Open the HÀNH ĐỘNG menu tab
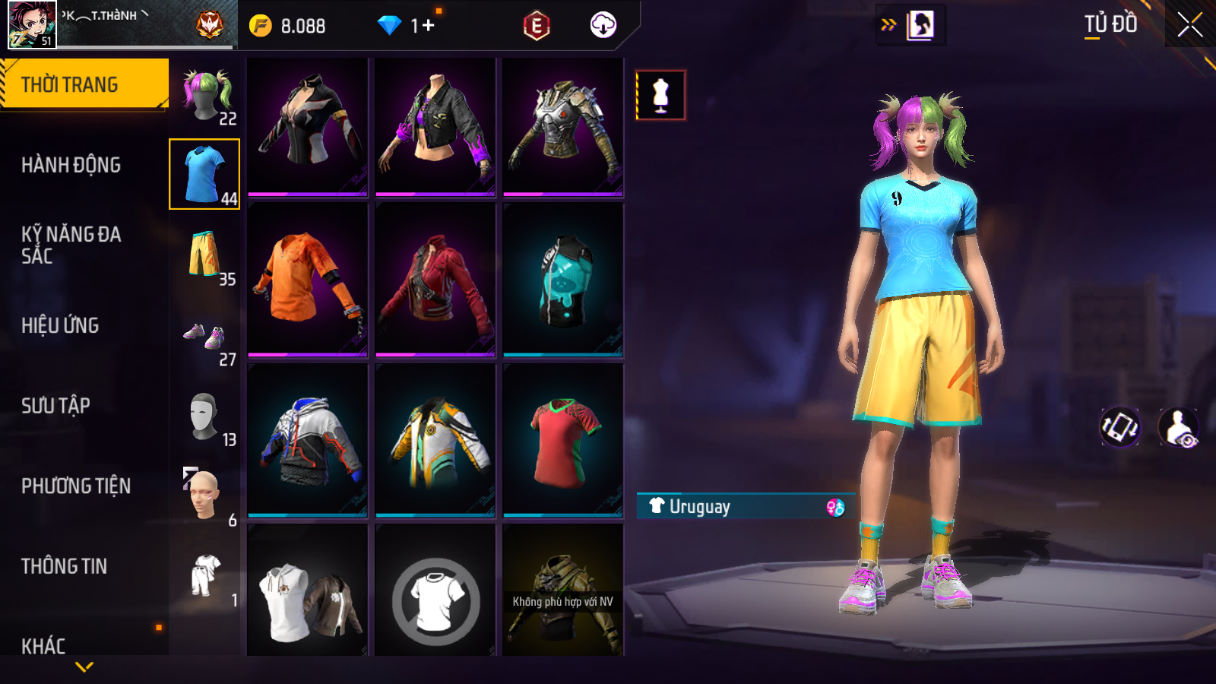1216x684 pixels. [71, 165]
